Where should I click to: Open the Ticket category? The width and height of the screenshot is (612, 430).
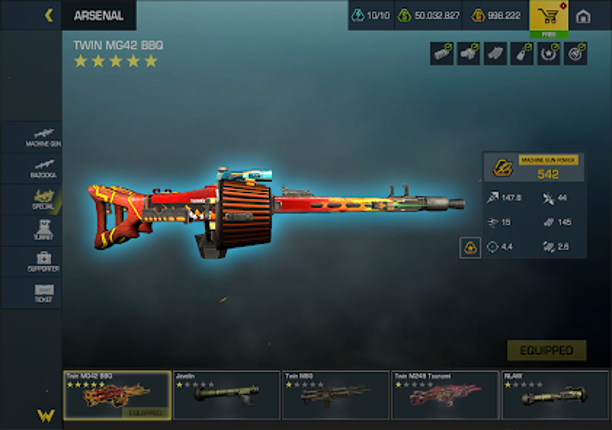[x=43, y=293]
